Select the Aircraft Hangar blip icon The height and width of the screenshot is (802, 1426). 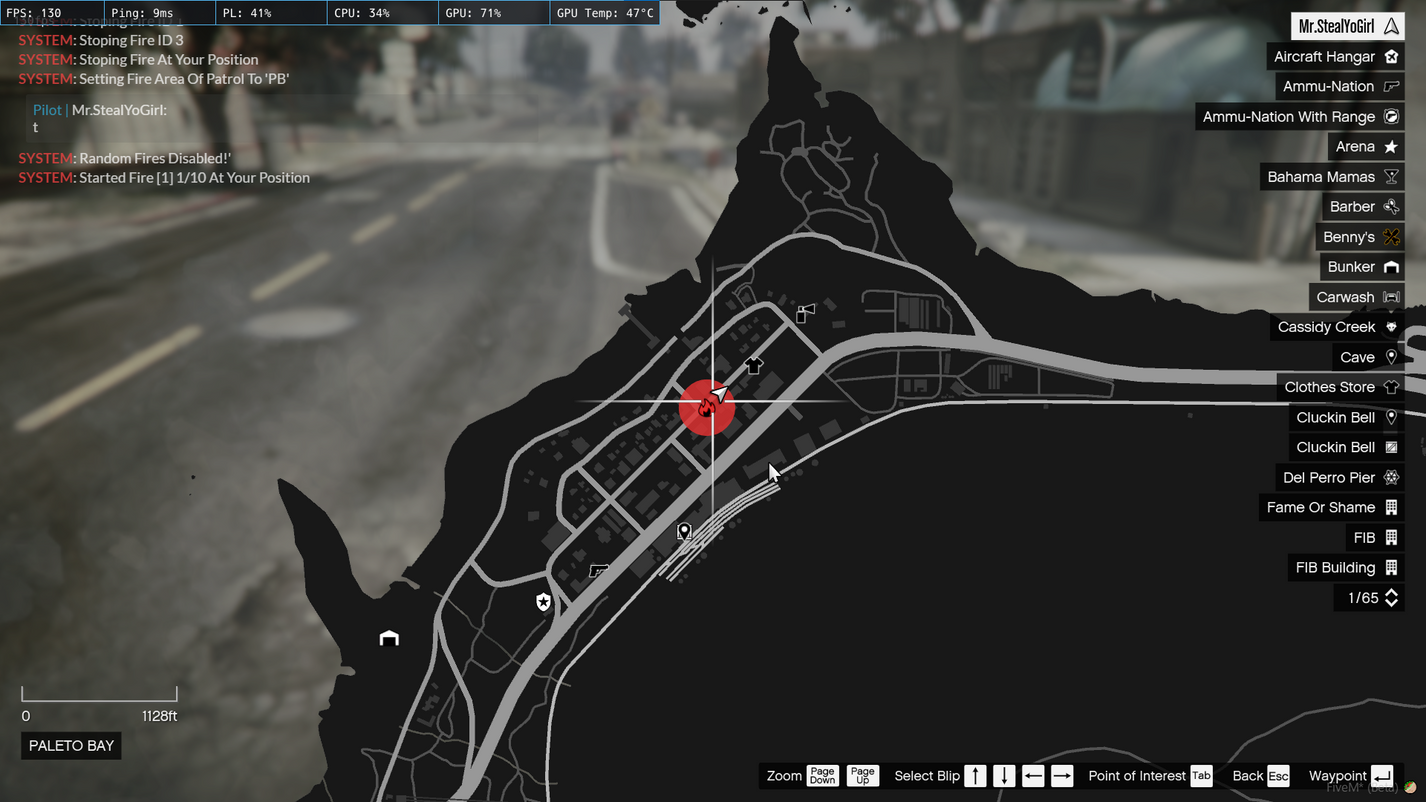coord(1390,56)
